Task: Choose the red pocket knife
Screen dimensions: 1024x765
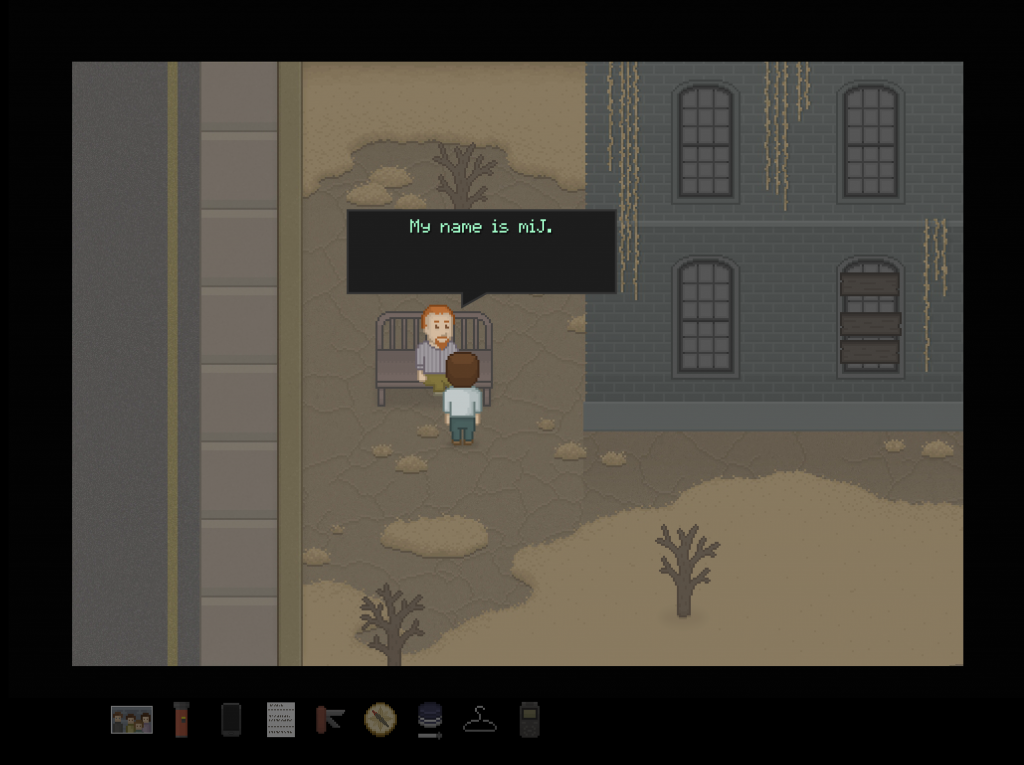Action: click(x=330, y=719)
